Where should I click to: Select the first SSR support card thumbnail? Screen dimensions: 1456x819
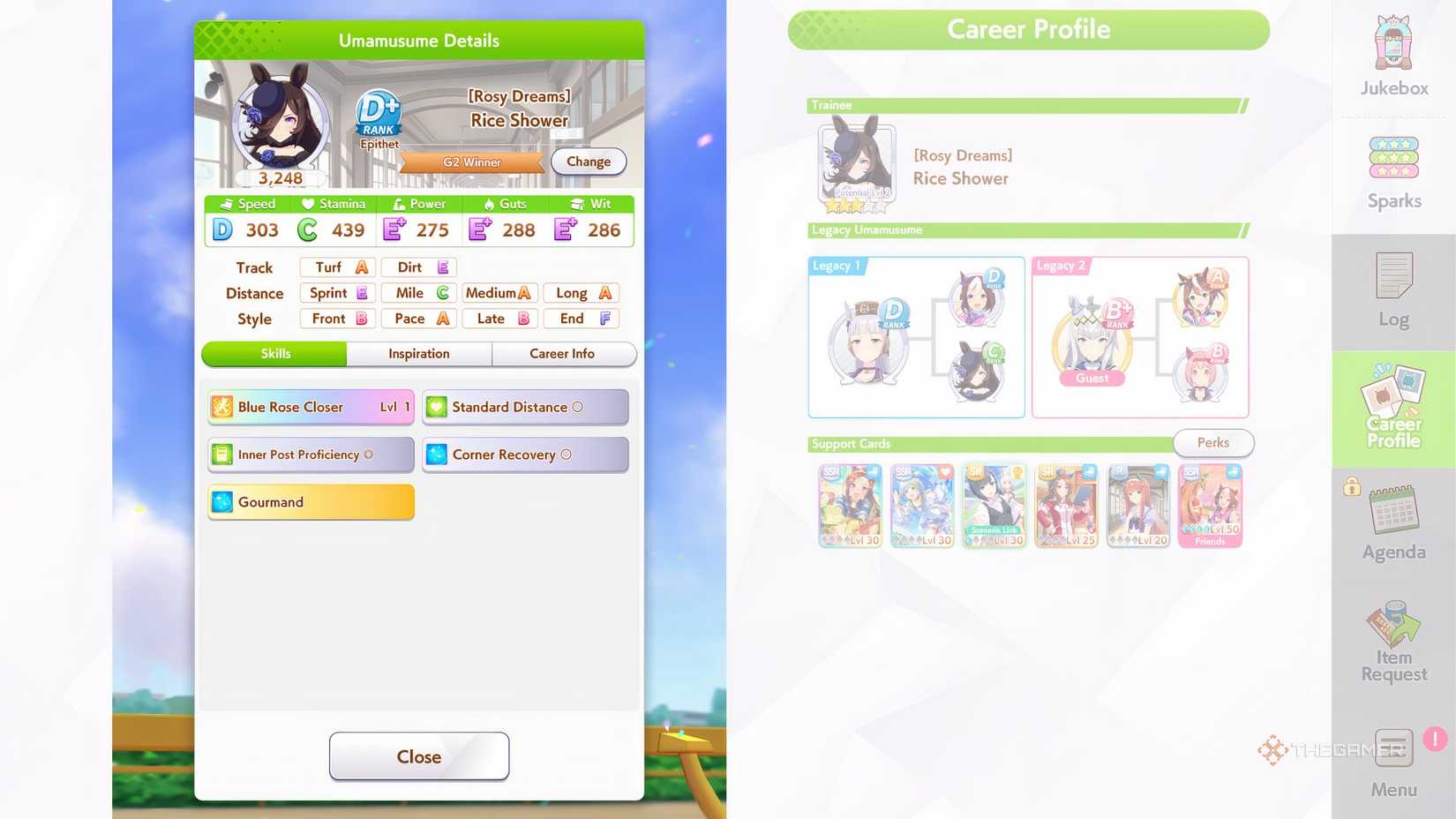pyautogui.click(x=850, y=505)
